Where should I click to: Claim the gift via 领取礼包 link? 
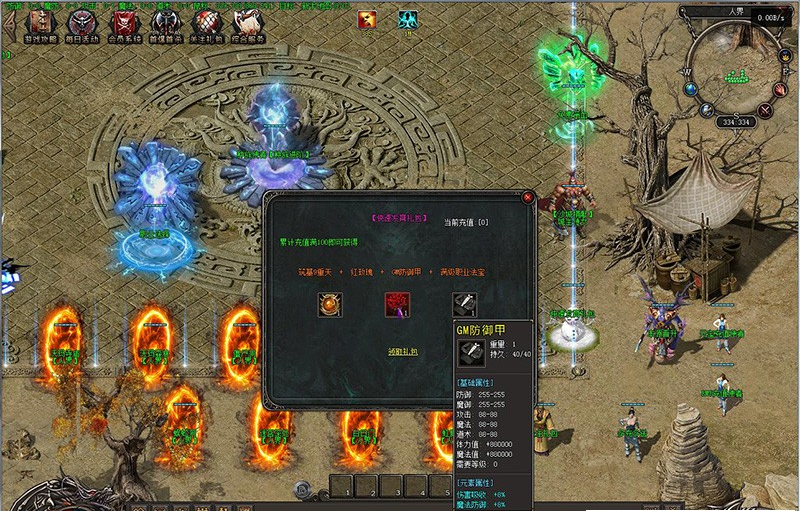[403, 352]
